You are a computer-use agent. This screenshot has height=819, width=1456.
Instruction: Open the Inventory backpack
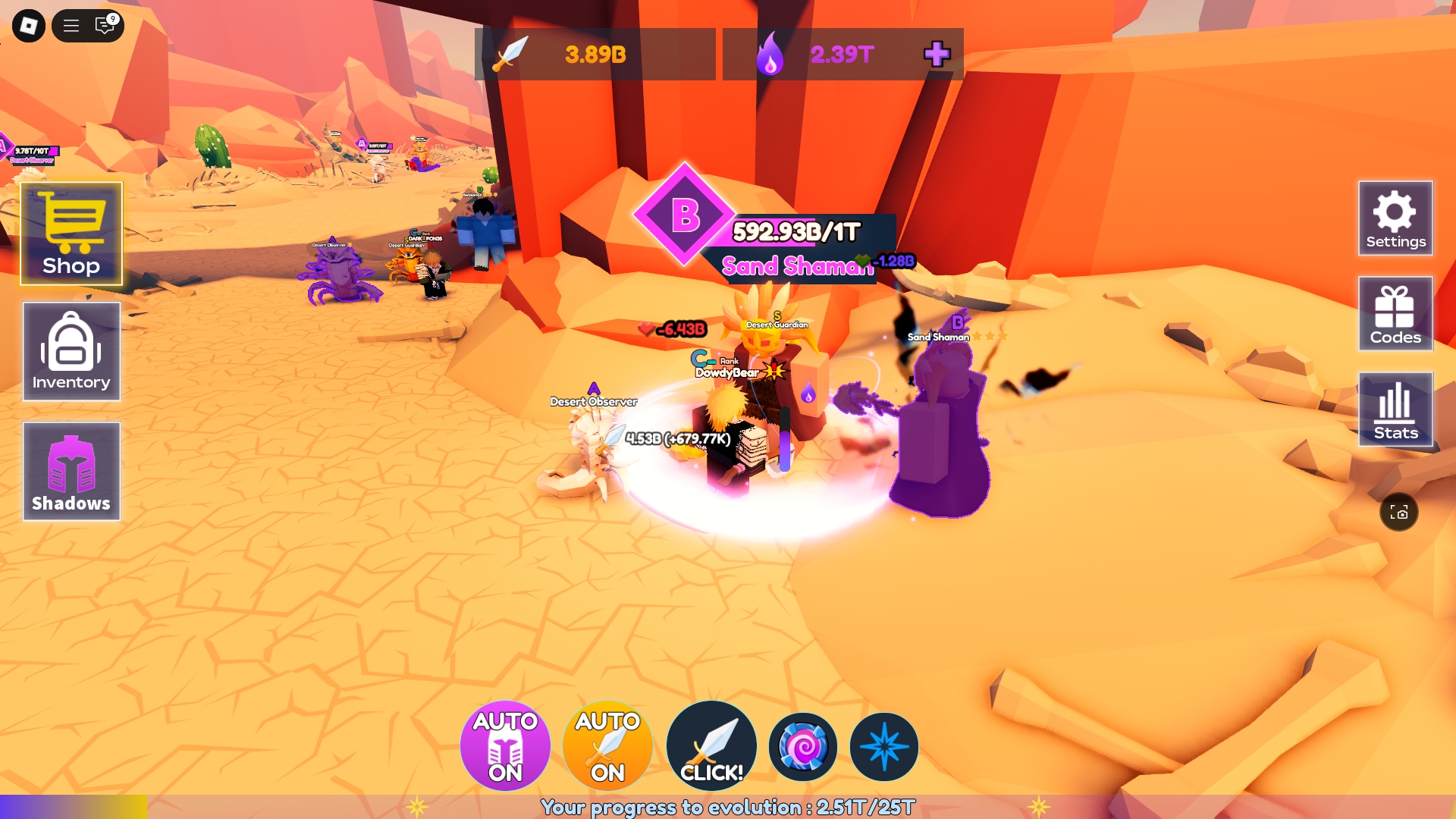71,351
